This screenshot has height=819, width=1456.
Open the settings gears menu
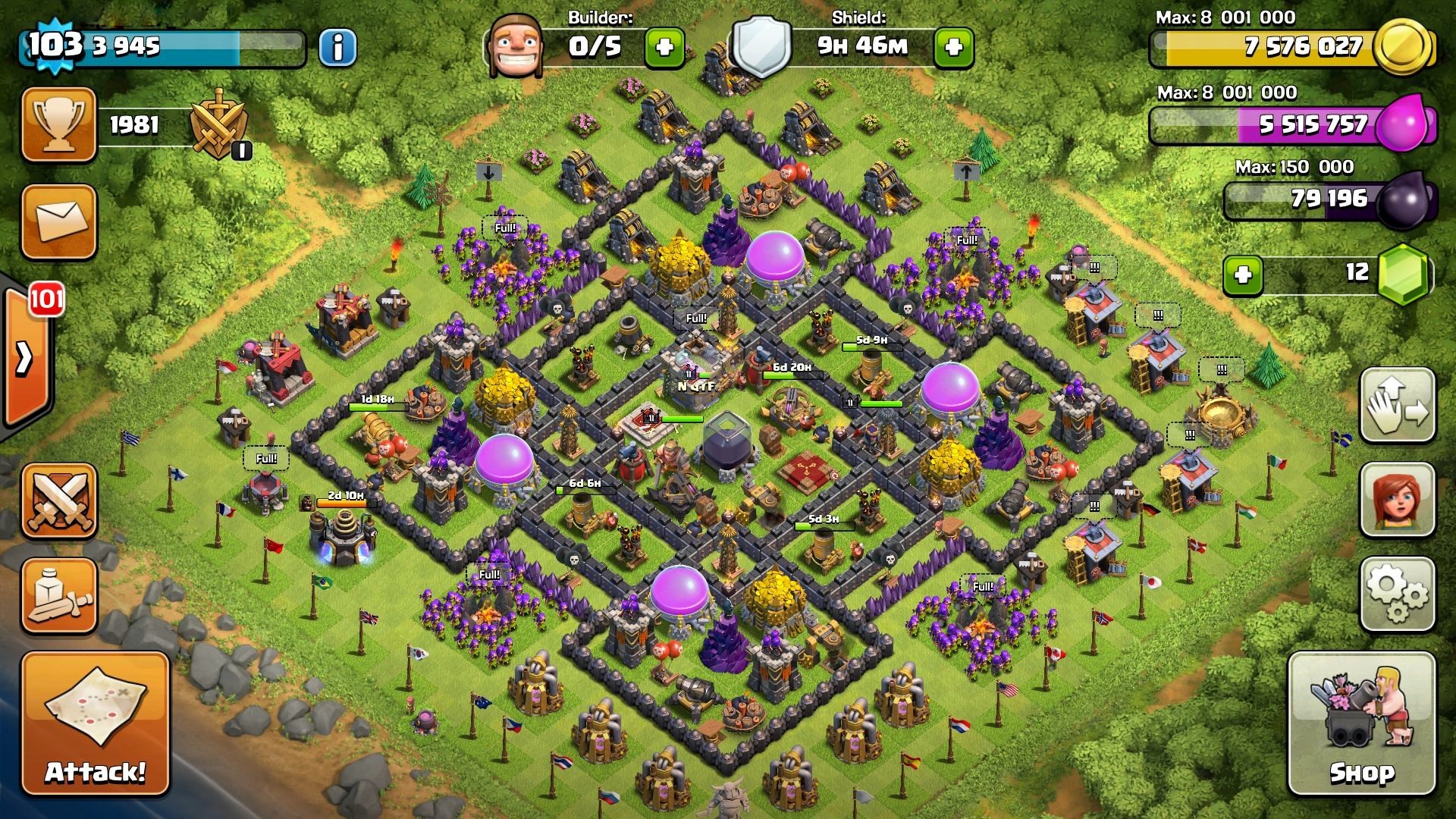1397,595
